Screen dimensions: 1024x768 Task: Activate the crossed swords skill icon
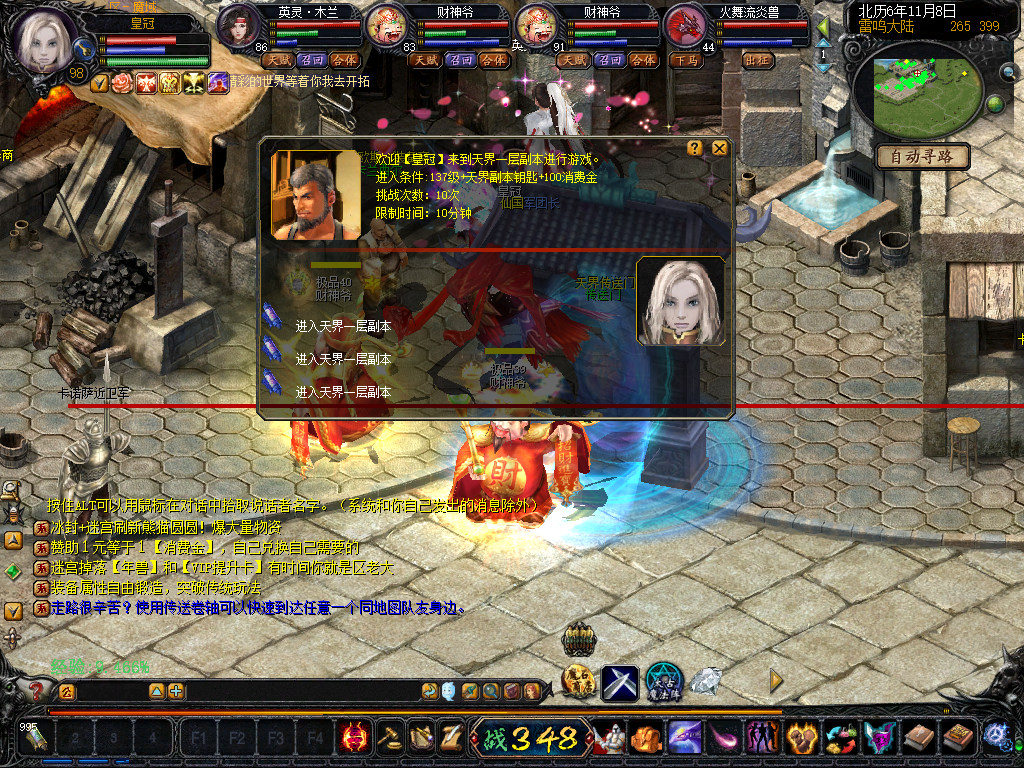coord(620,683)
